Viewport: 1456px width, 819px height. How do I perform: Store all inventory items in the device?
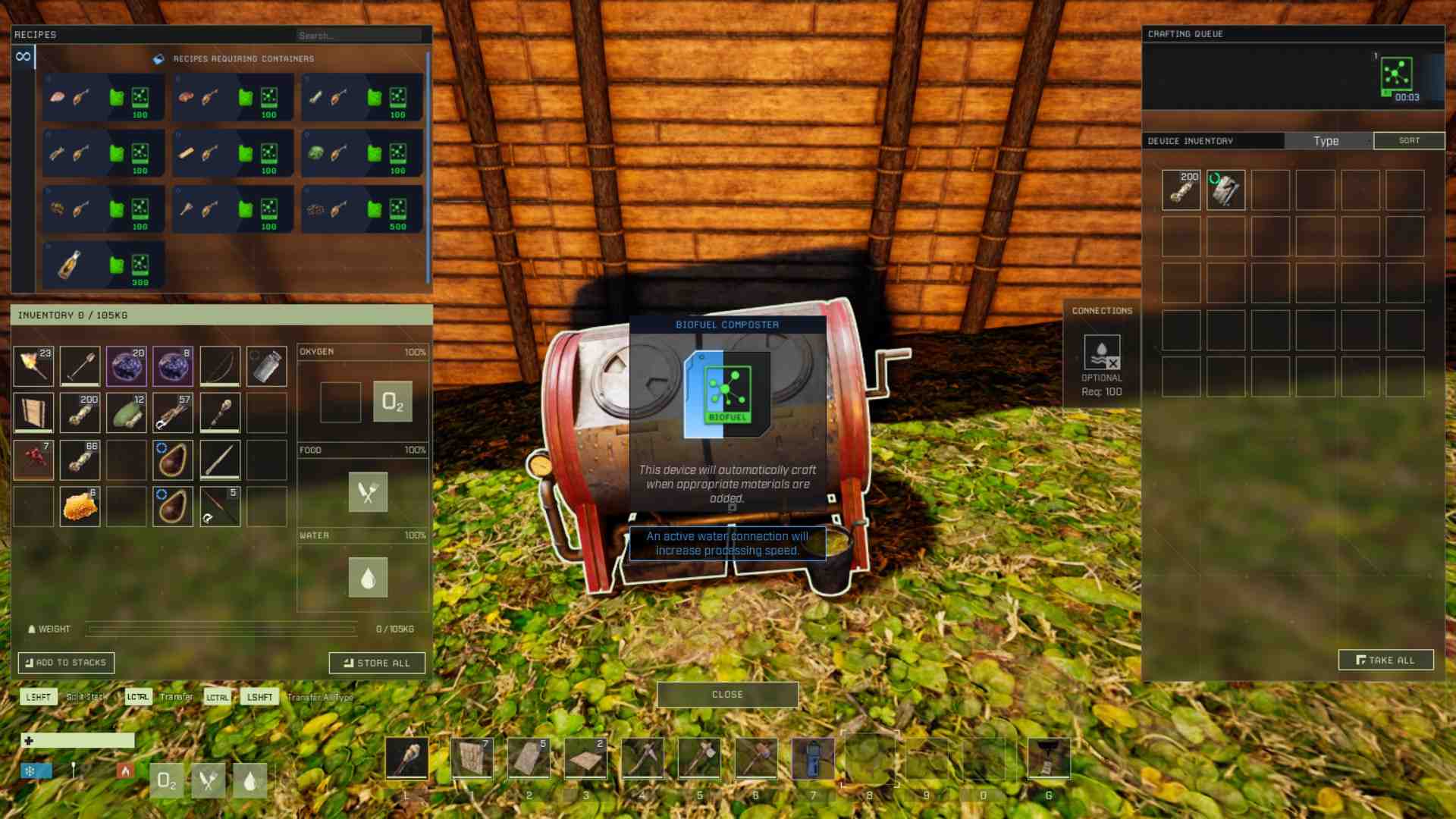coord(377,663)
